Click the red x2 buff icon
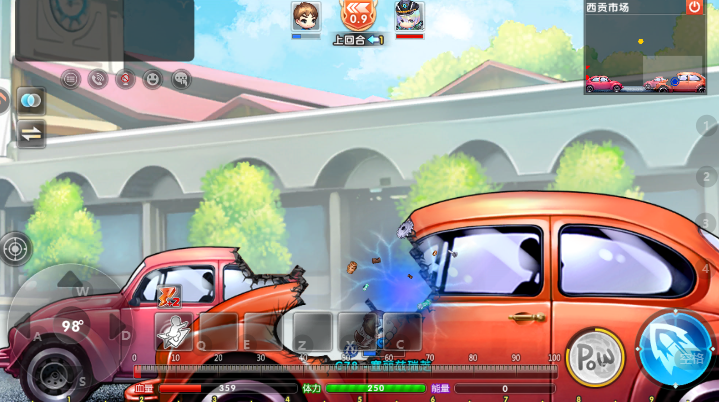Image resolution: width=719 pixels, height=402 pixels. 169,296
